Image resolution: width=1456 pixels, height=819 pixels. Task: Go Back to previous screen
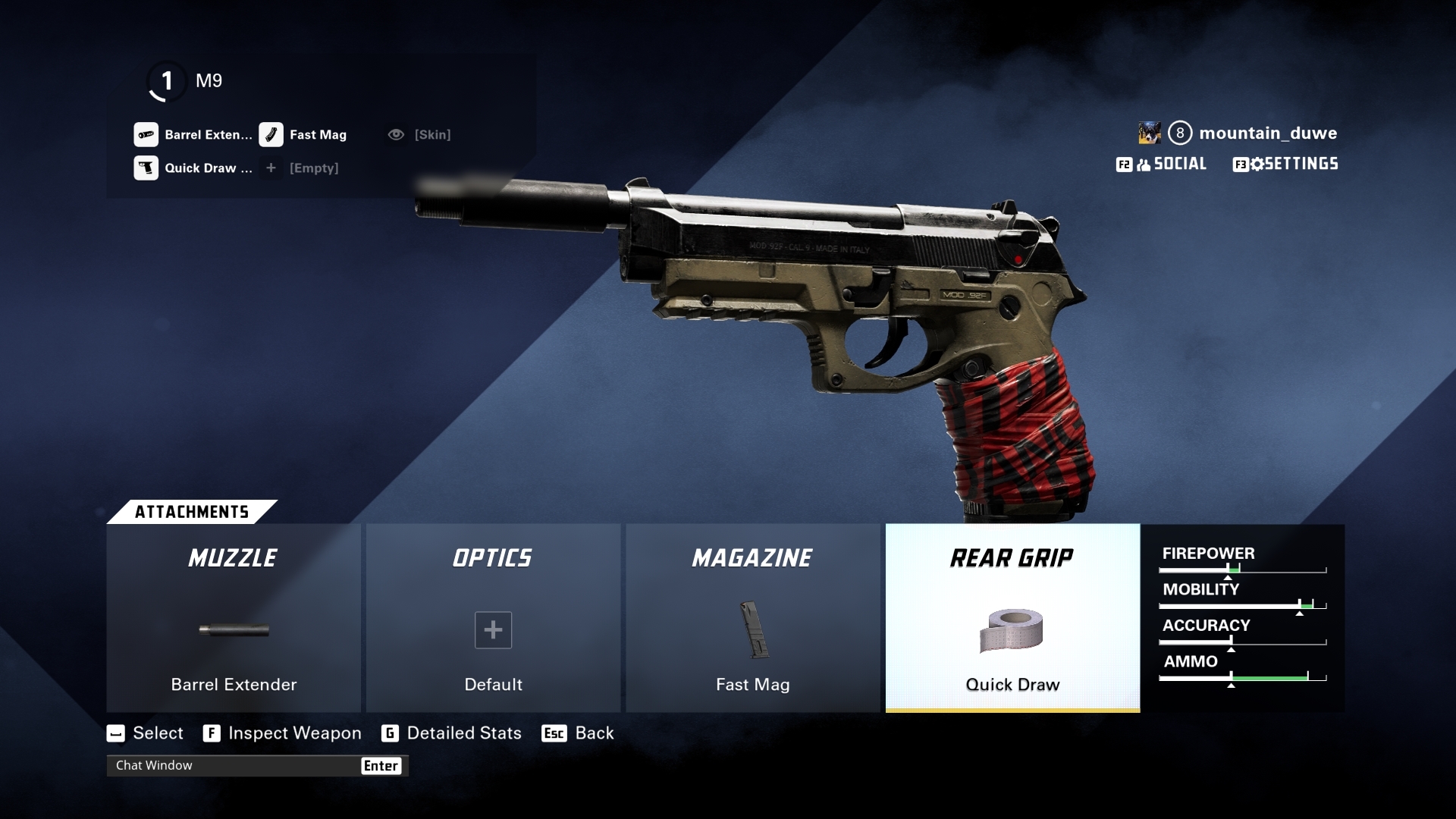(579, 733)
